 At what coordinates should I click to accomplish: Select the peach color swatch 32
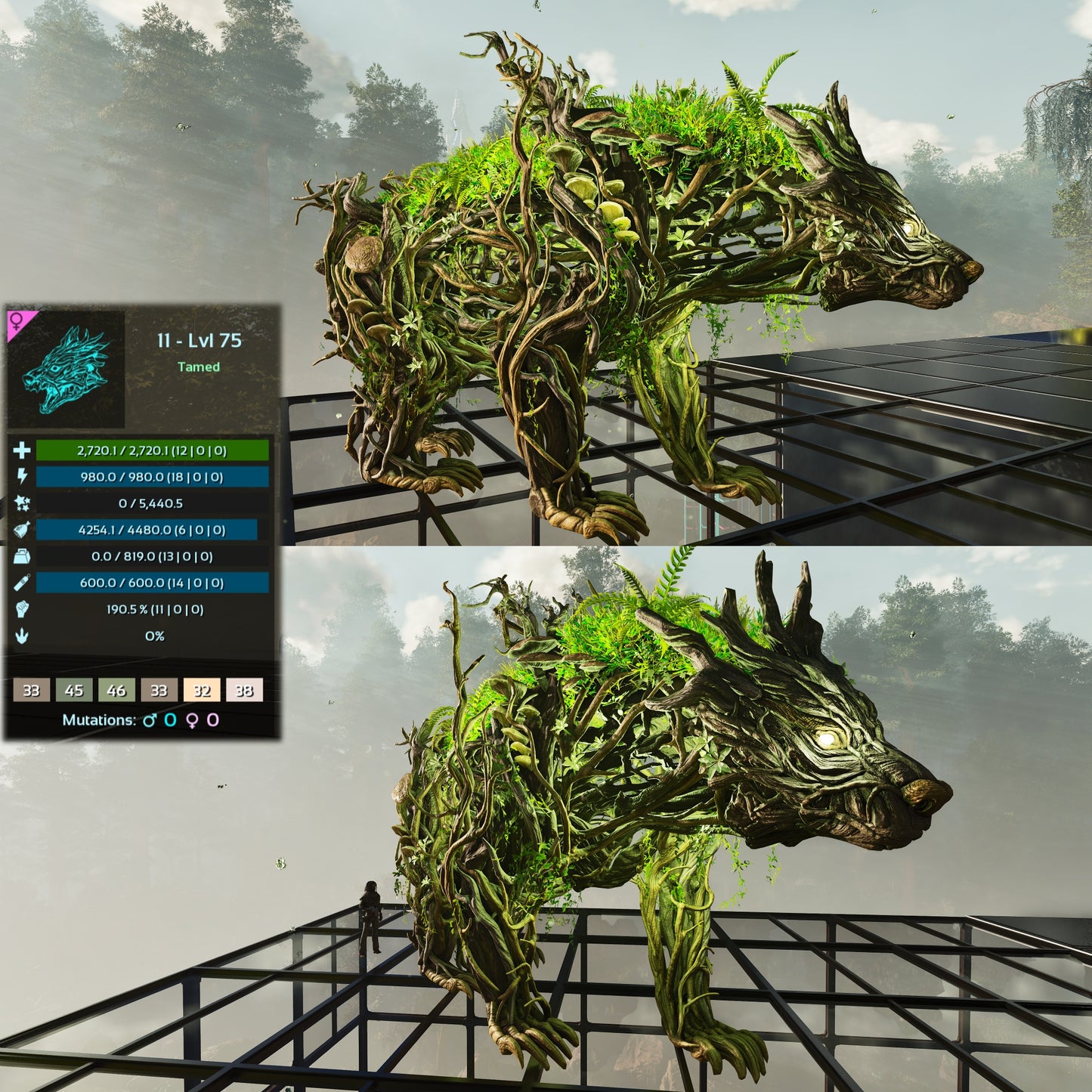(202, 690)
